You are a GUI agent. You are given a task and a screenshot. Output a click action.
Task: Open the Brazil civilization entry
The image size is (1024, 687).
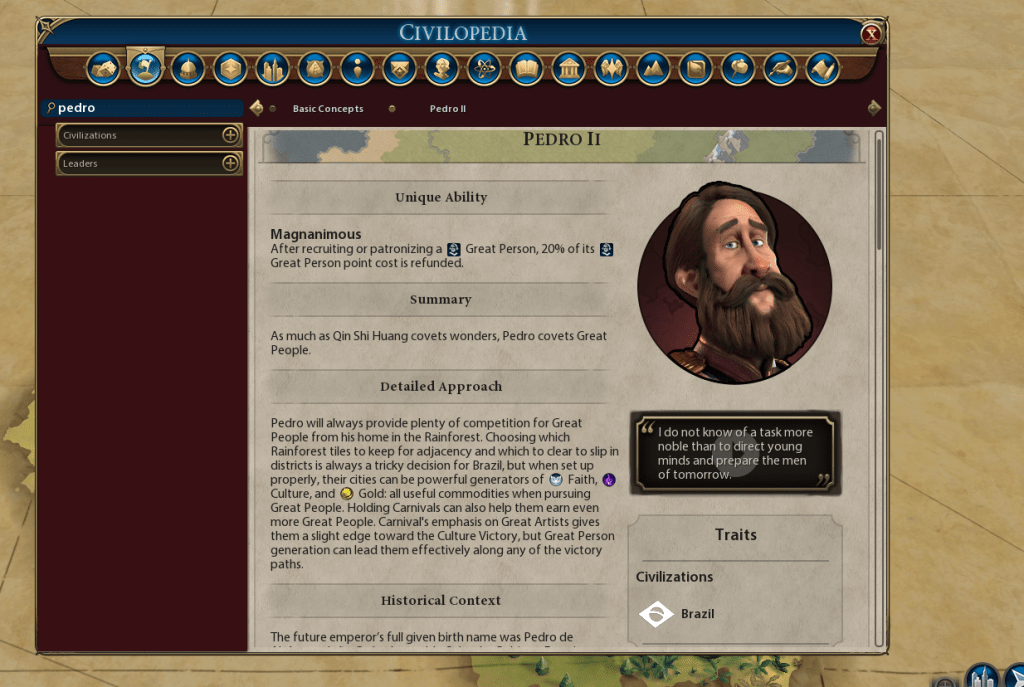click(697, 613)
